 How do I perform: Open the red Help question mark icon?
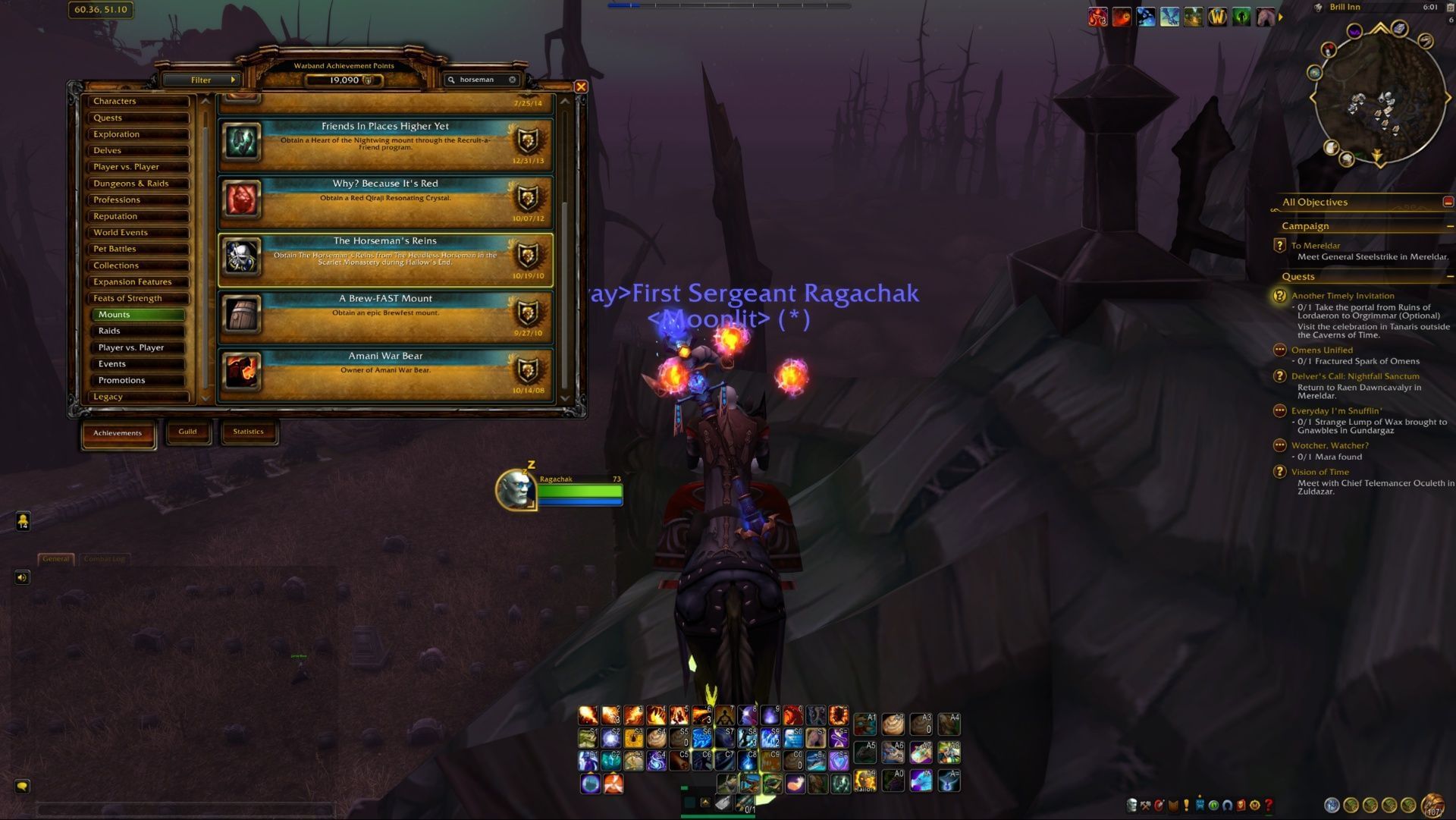tap(1268, 804)
